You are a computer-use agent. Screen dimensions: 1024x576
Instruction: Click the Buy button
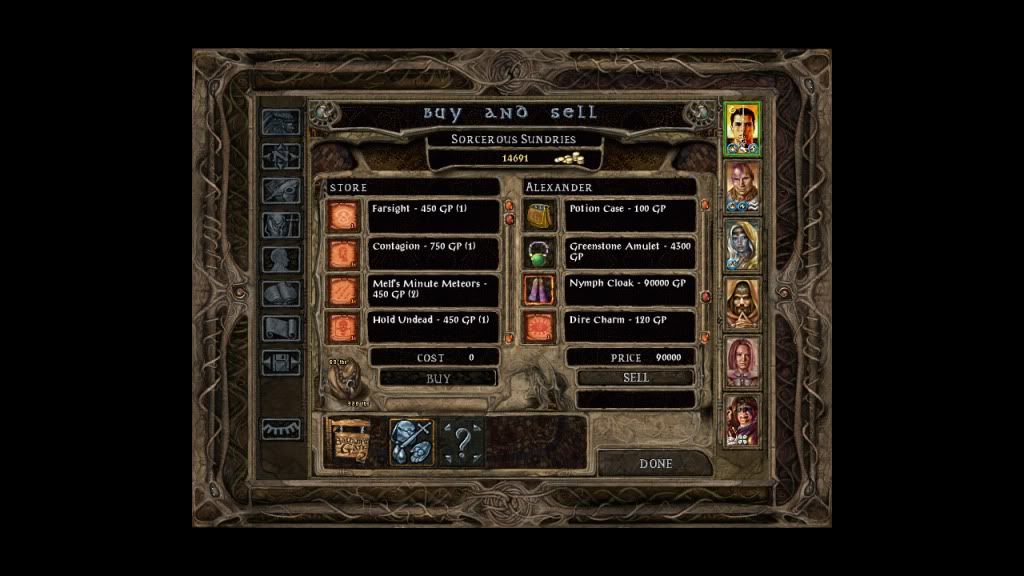click(438, 379)
